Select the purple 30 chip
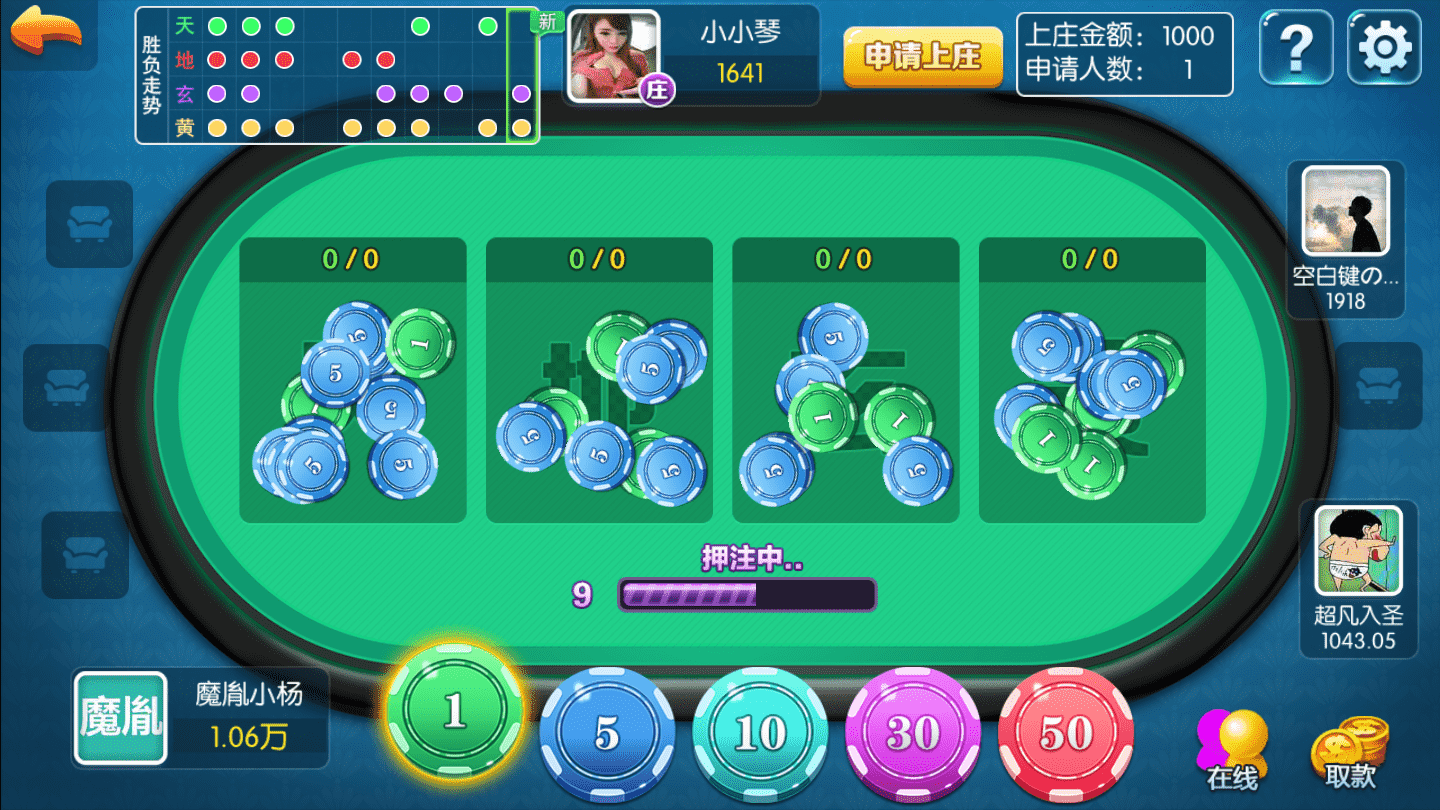 tap(913, 733)
